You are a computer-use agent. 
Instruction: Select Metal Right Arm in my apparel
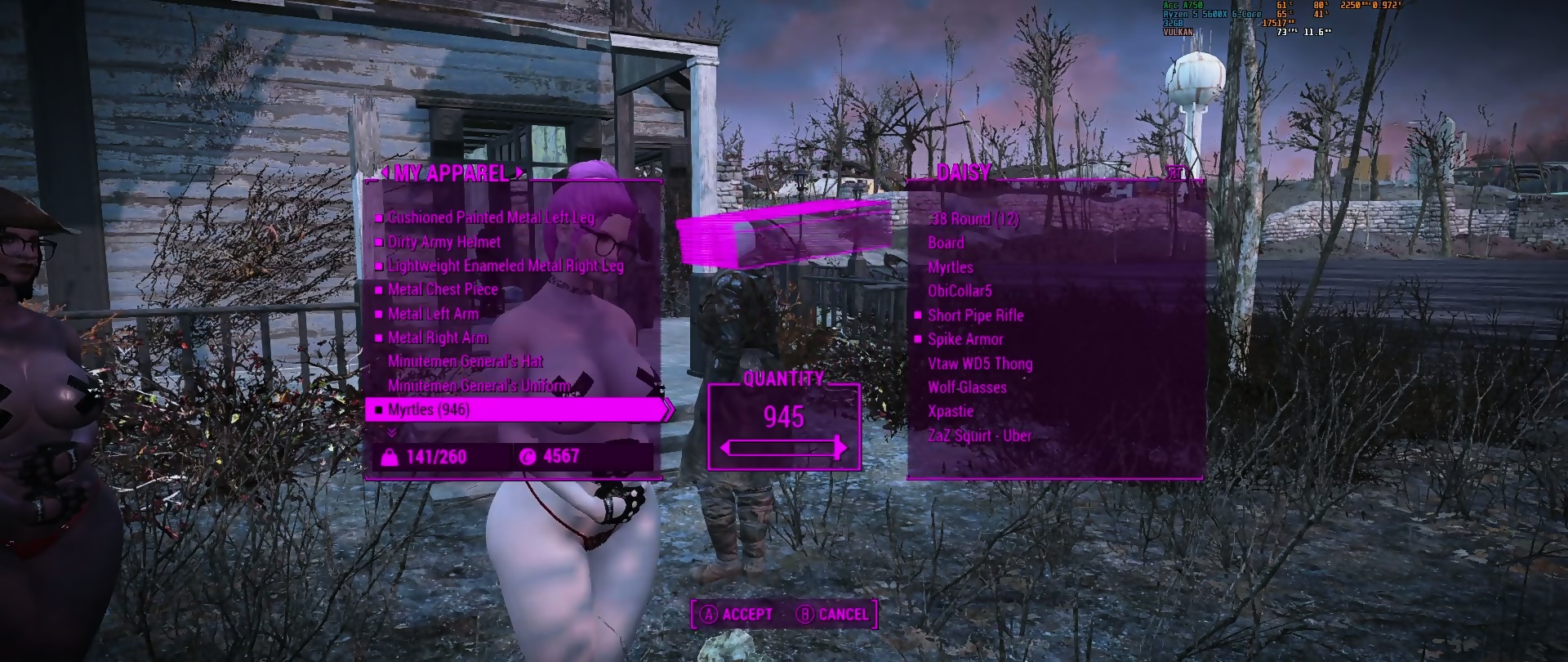click(438, 338)
